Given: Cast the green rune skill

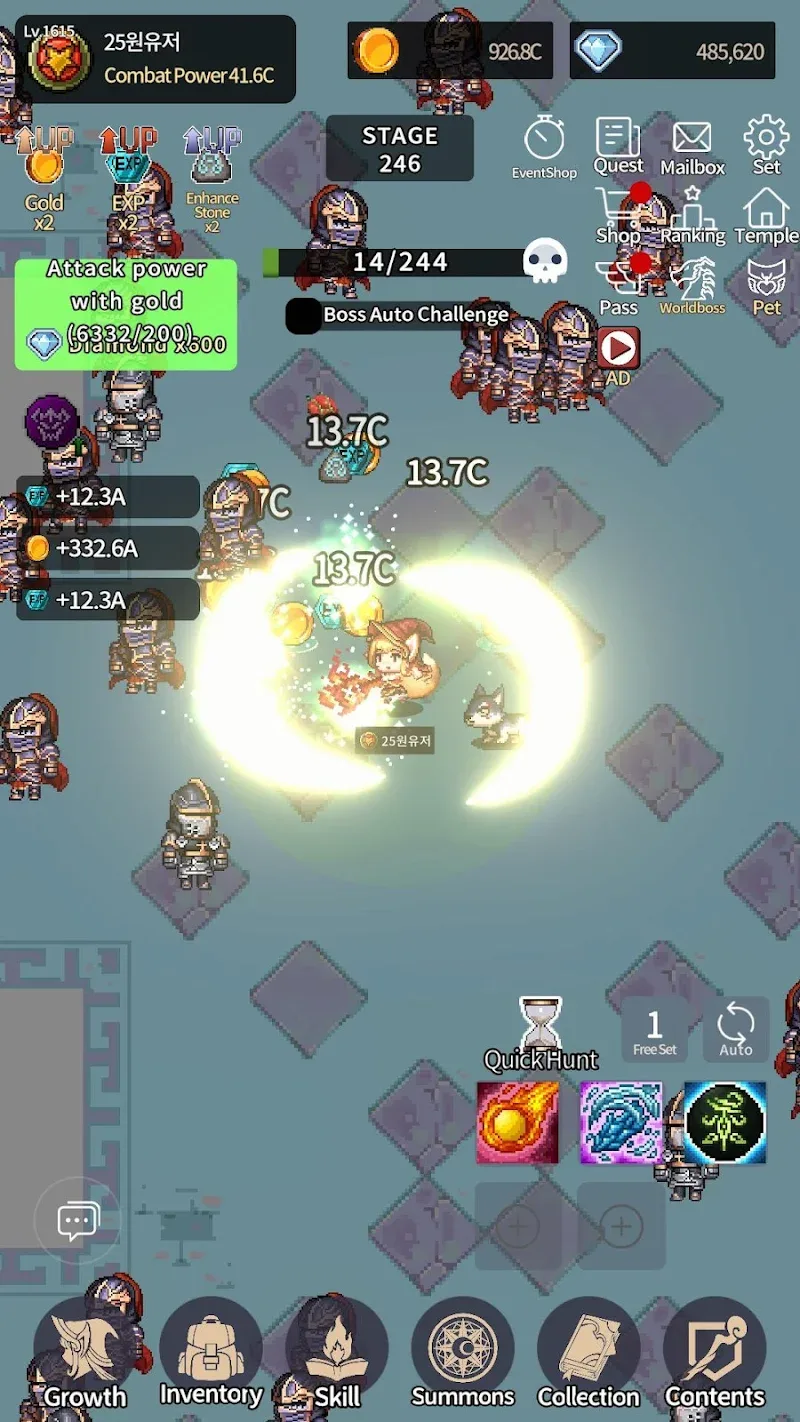Looking at the screenshot, I should 725,1122.
